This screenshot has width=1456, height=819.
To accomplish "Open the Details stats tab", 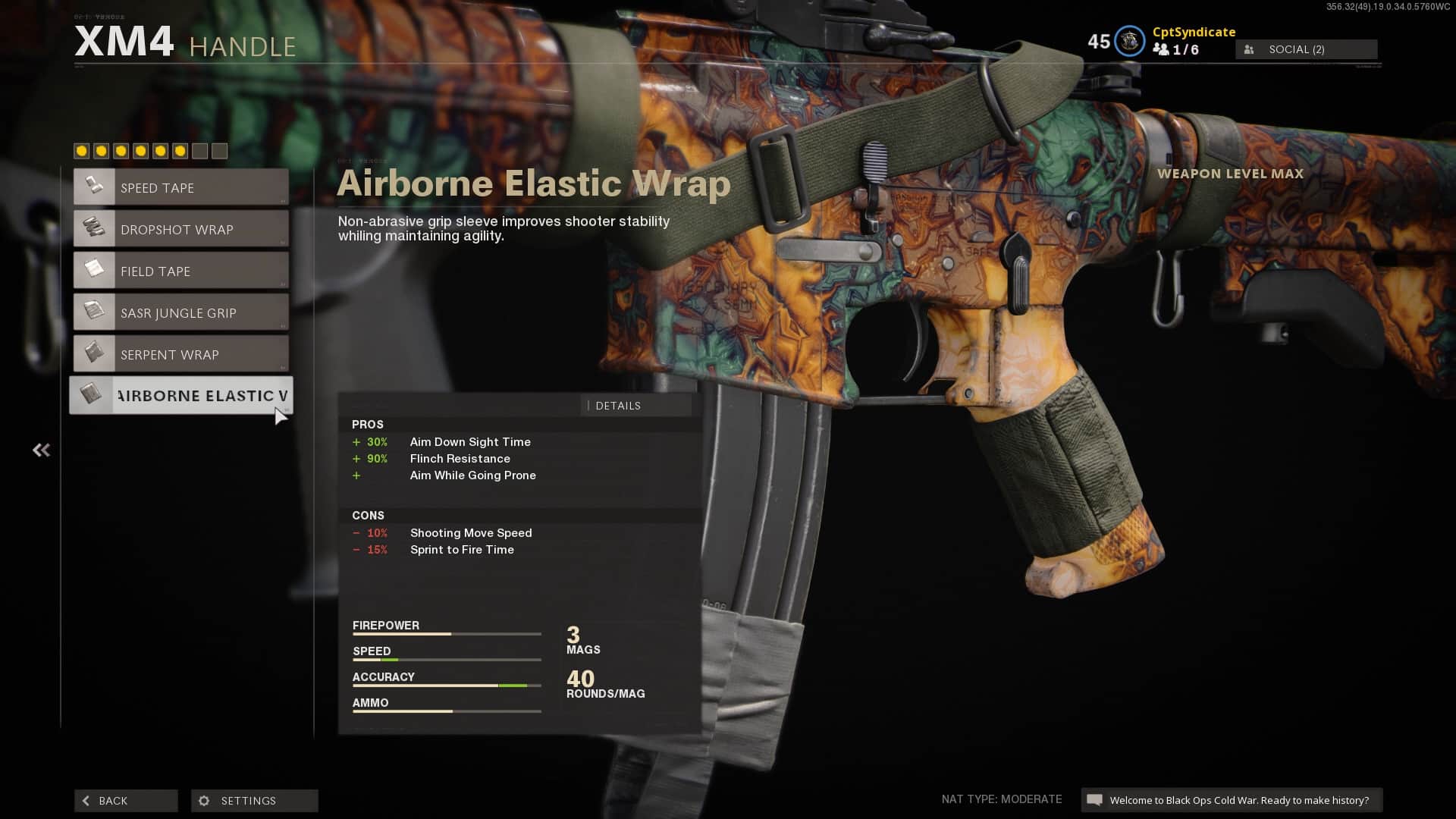I will 635,406.
